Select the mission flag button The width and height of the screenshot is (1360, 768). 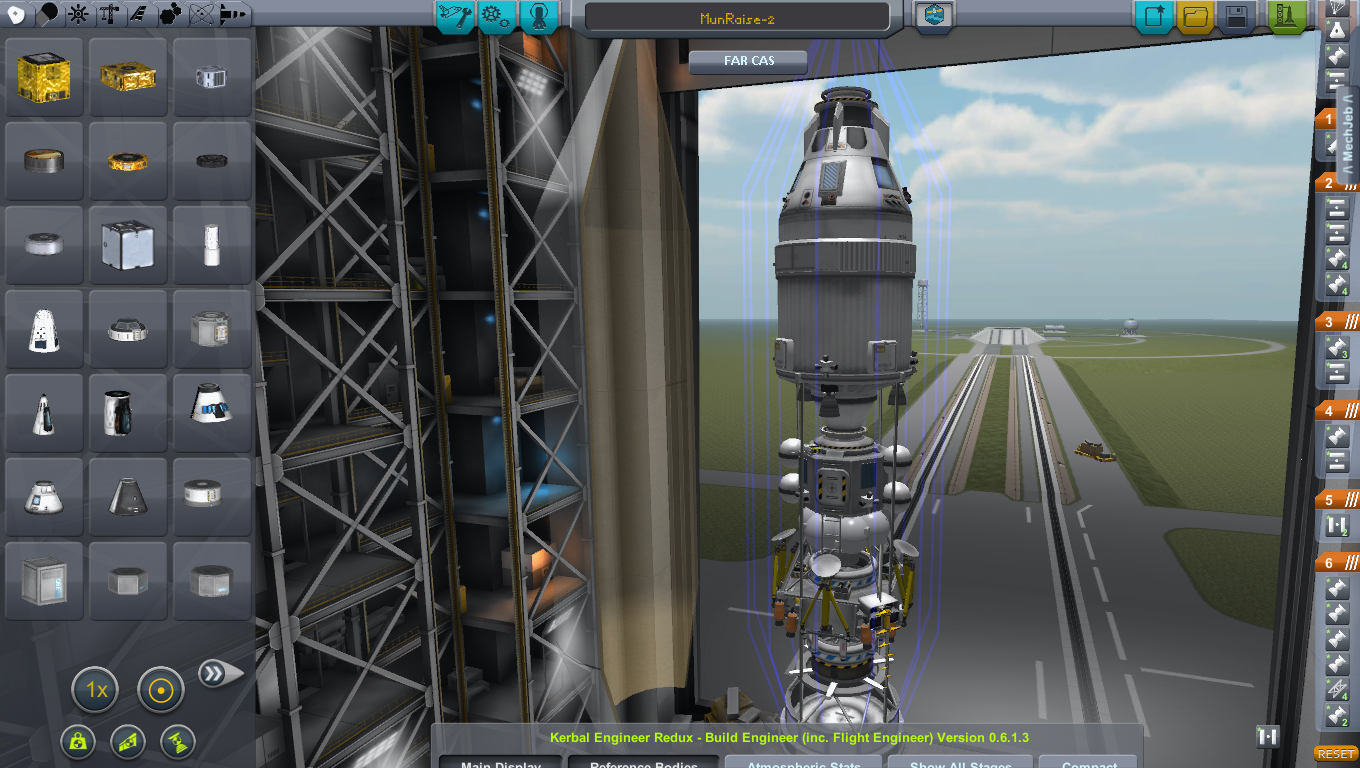(x=934, y=16)
